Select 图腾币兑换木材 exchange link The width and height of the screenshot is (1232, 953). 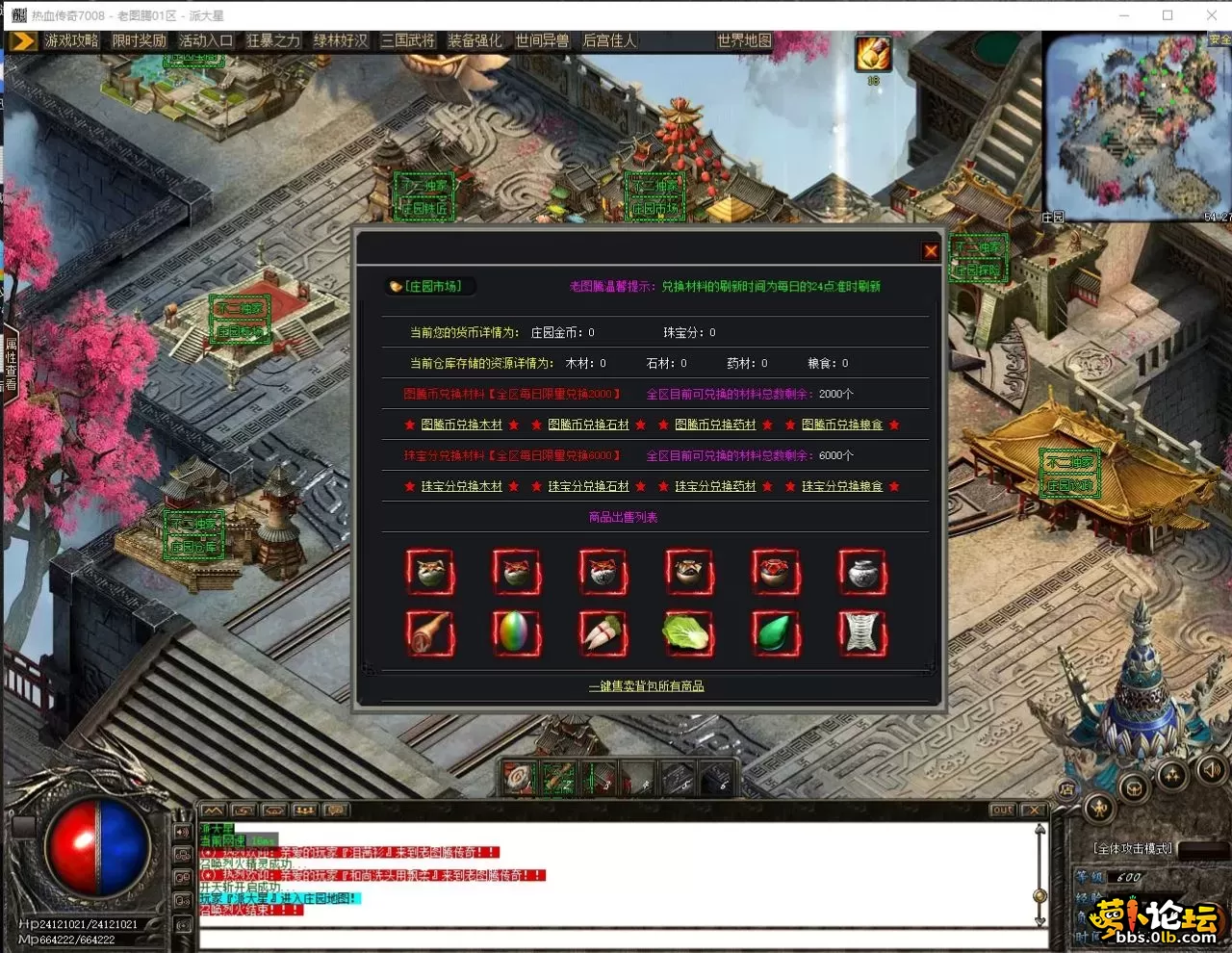click(462, 425)
